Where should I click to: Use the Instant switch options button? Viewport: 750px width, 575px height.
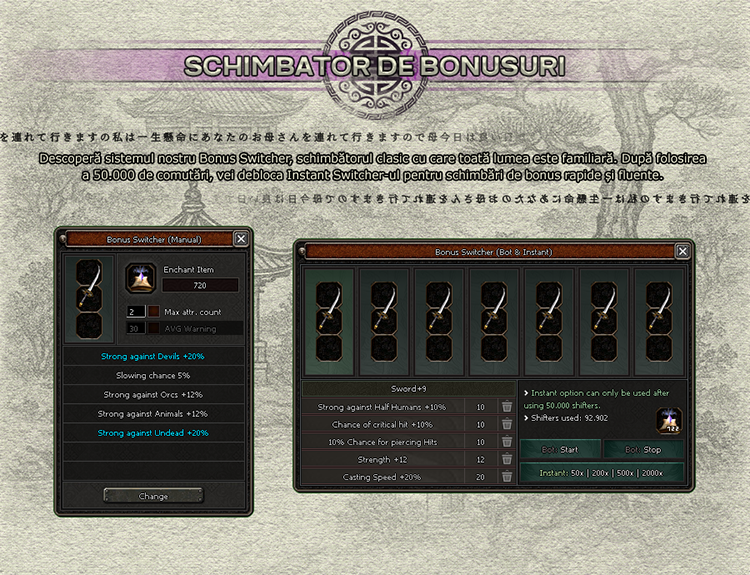[602, 472]
